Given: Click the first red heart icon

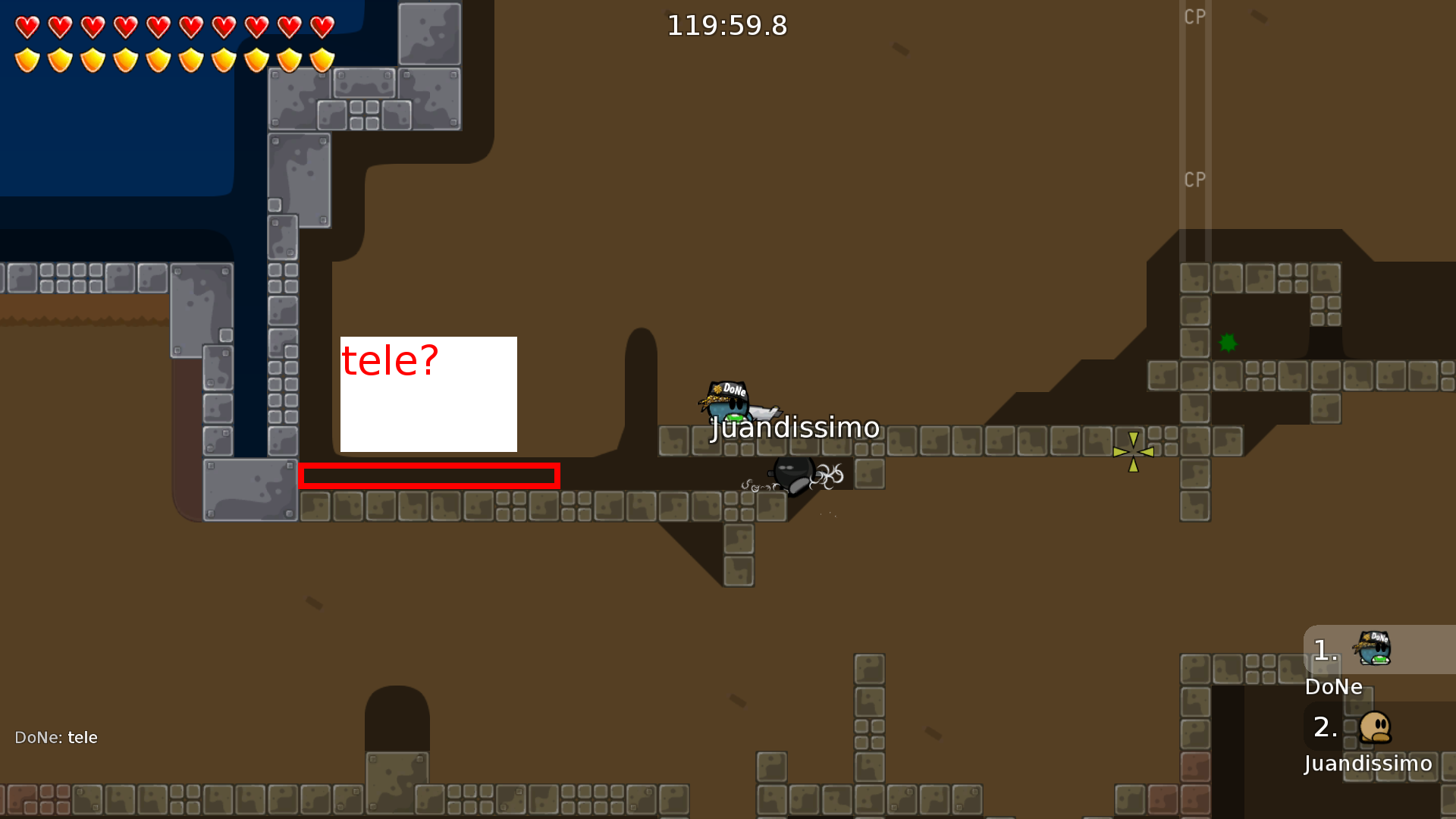Looking at the screenshot, I should 27,28.
